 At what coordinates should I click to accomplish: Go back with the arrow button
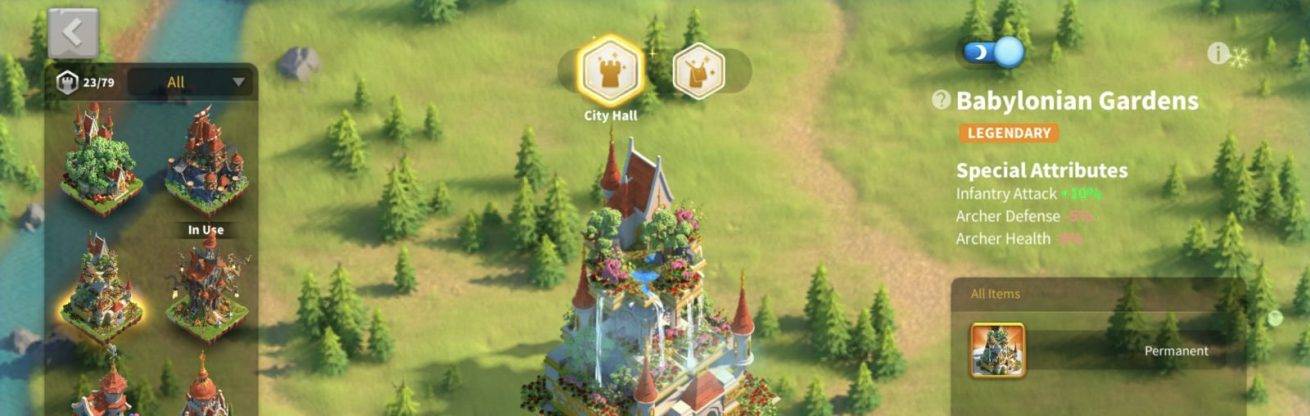point(73,34)
